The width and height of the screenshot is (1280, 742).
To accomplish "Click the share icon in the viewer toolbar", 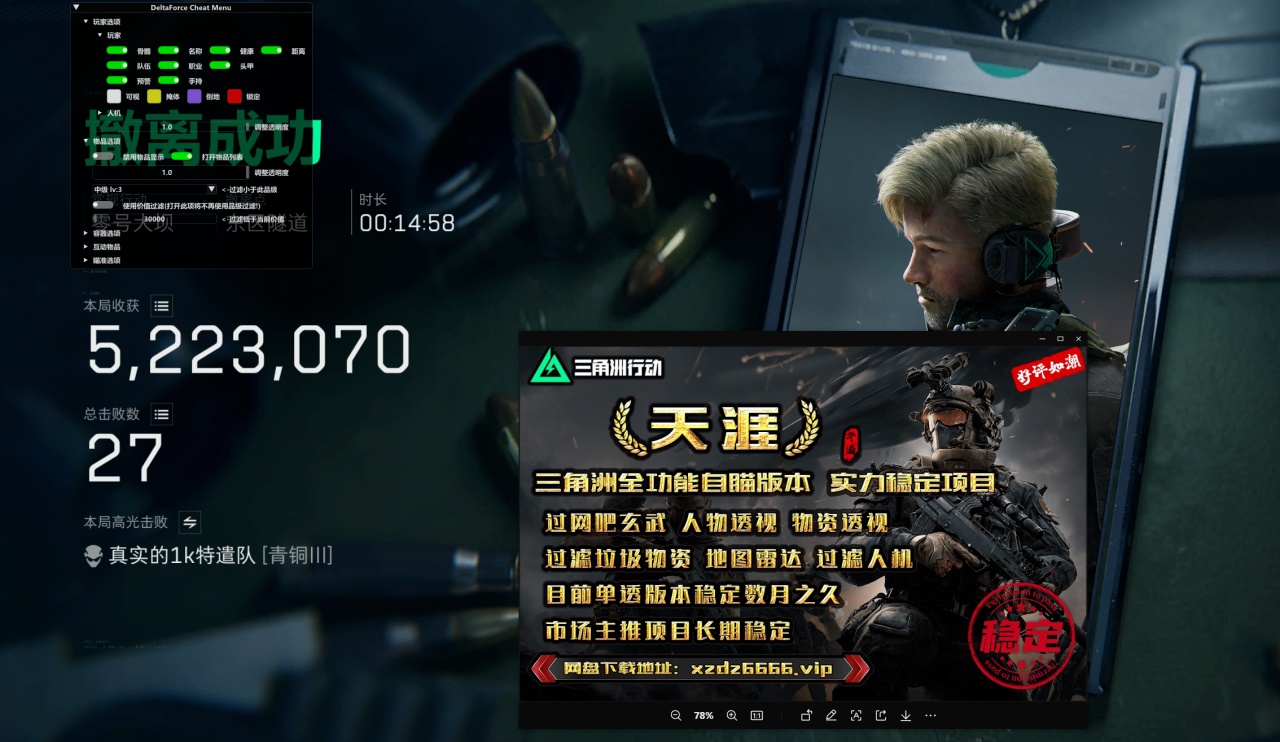I will point(880,716).
